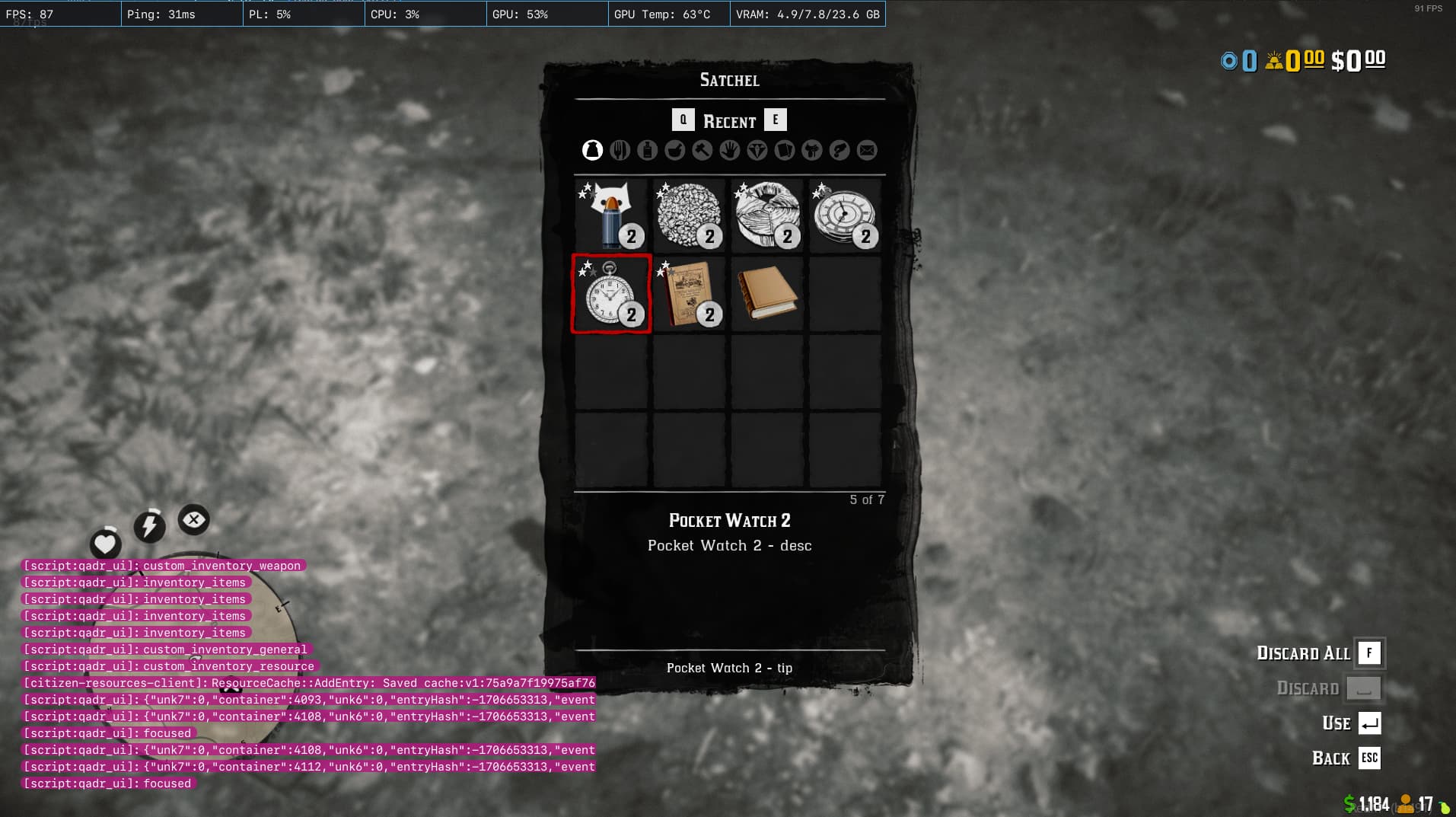This screenshot has width=1456, height=817.
Task: Open the mail envelope category icon
Action: 867,150
